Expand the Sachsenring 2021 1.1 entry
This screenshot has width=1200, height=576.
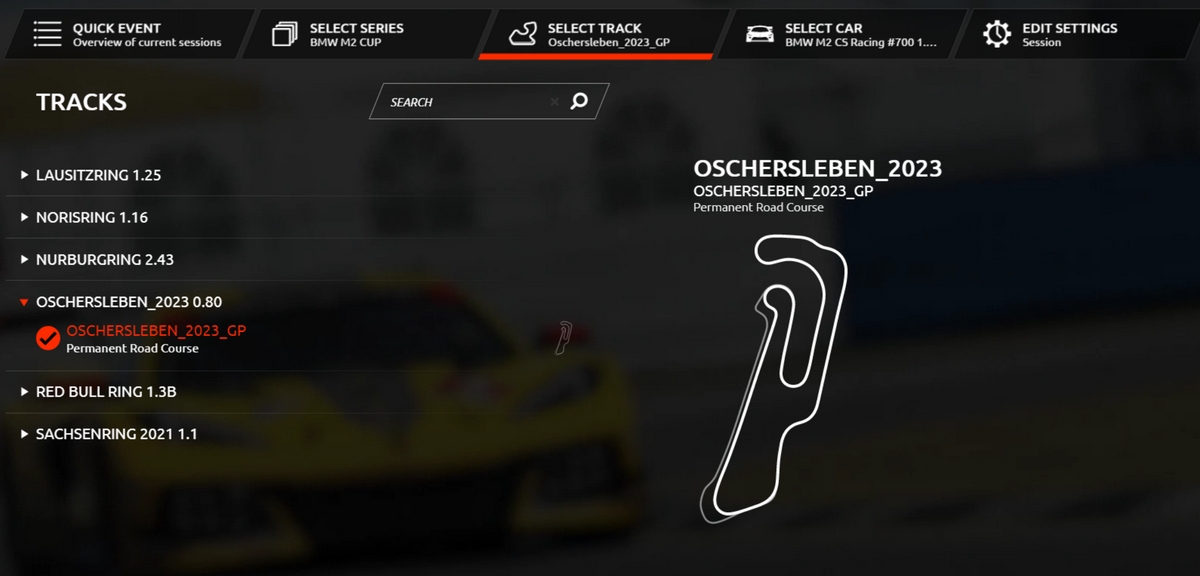[116, 434]
